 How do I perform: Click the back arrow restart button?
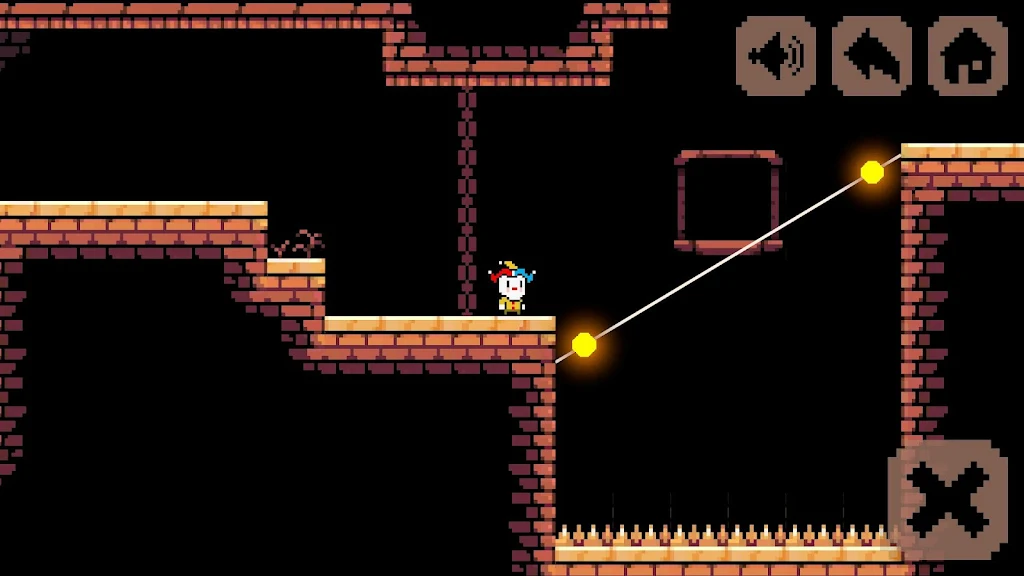(x=871, y=56)
